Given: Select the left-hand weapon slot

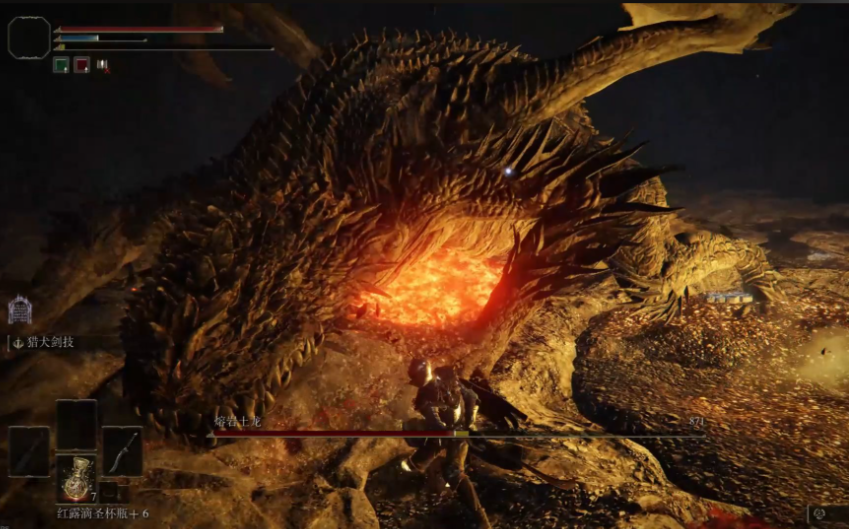Looking at the screenshot, I should pyautogui.click(x=29, y=451).
